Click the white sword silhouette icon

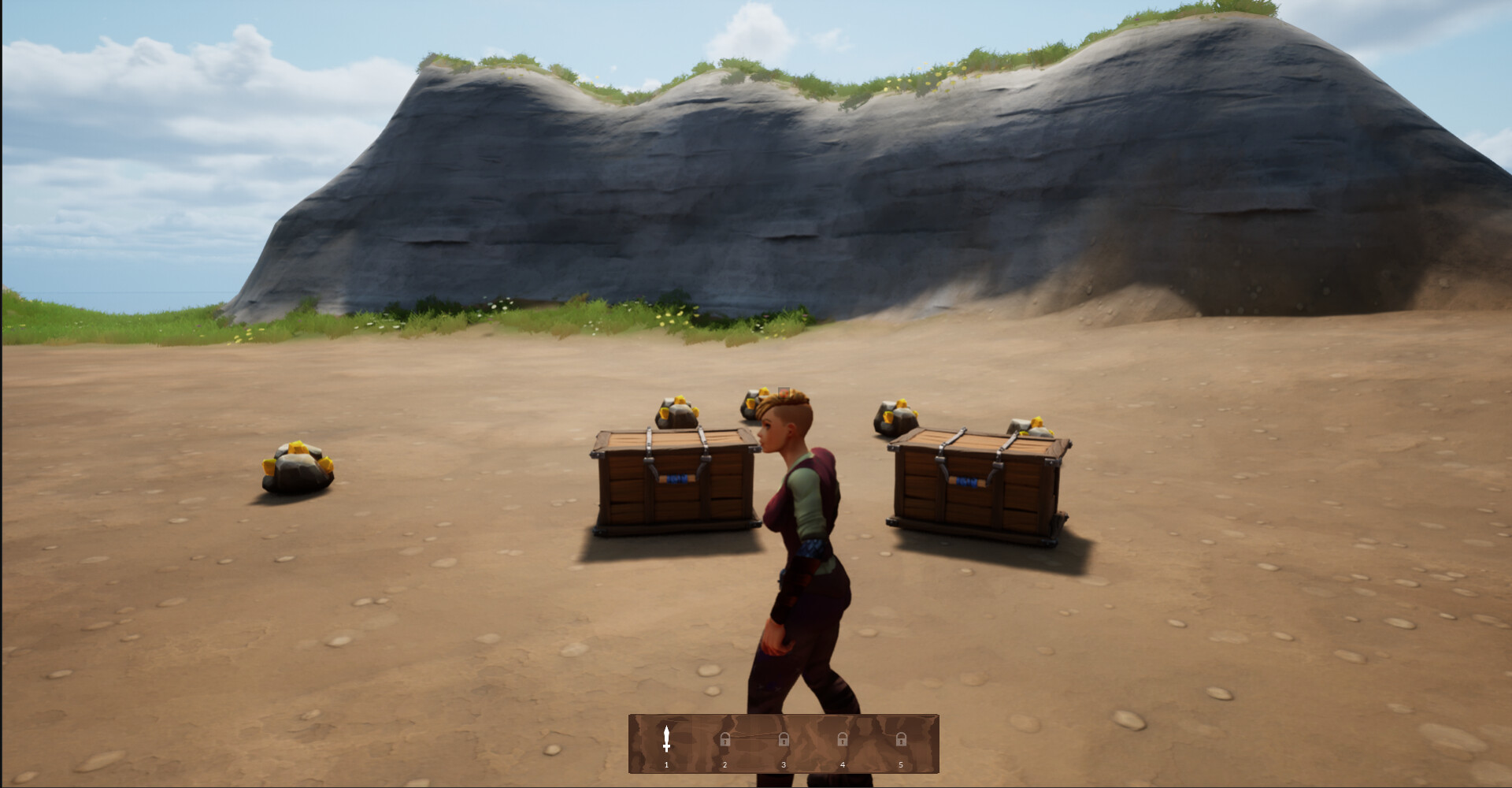coord(666,737)
